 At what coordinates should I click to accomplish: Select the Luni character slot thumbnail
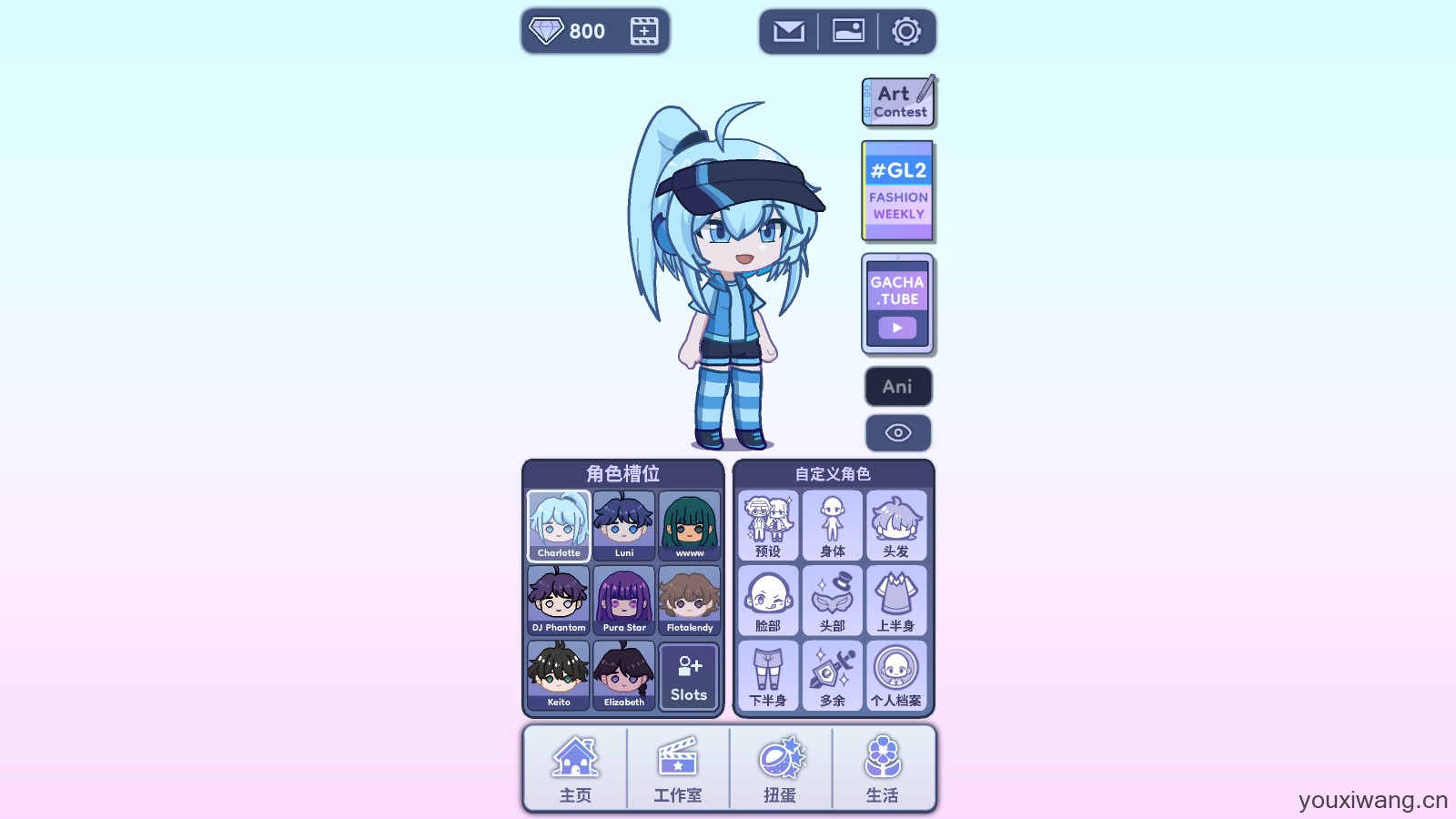pos(623,526)
